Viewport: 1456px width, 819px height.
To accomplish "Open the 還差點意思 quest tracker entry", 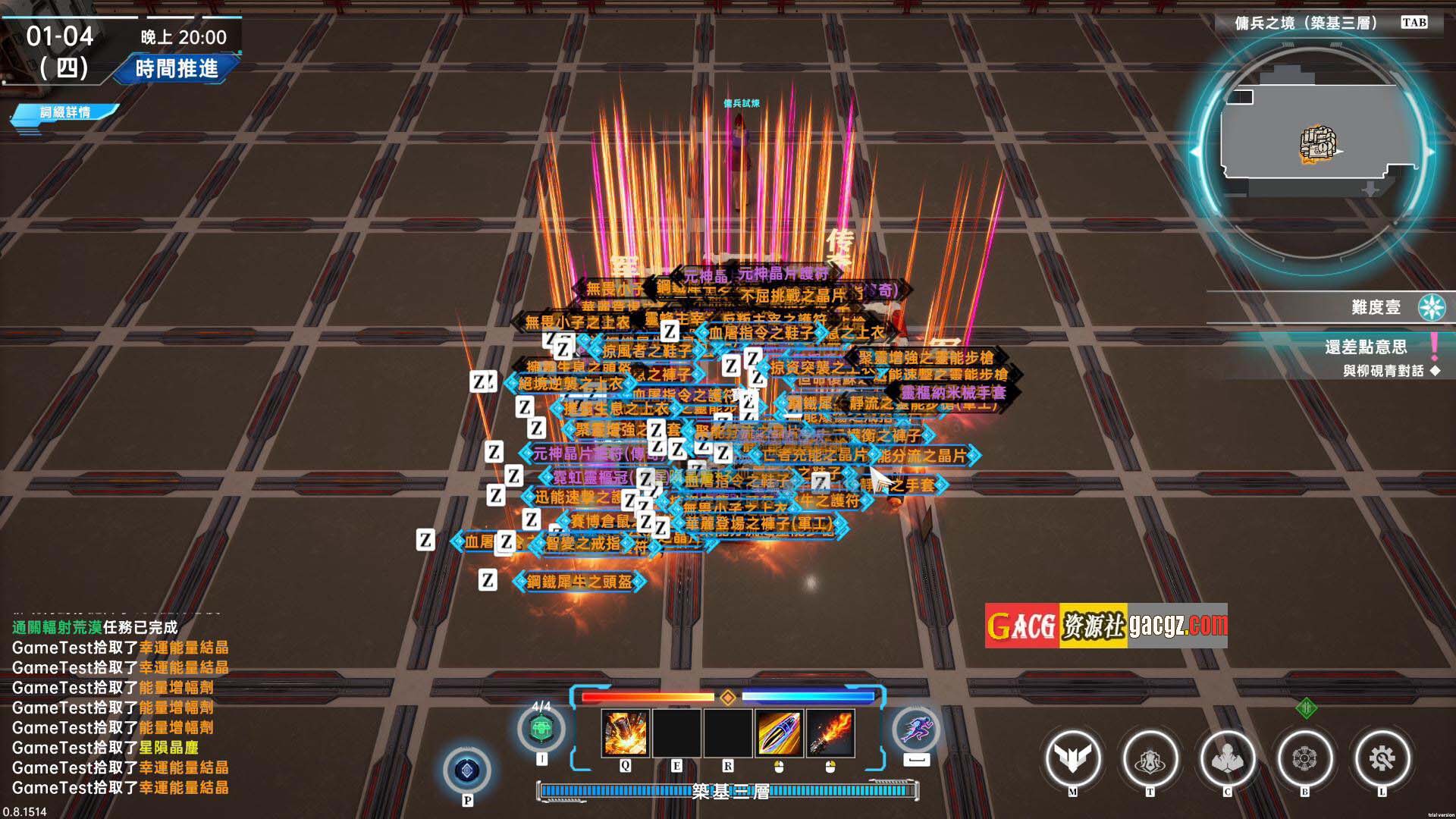I will (x=1366, y=347).
